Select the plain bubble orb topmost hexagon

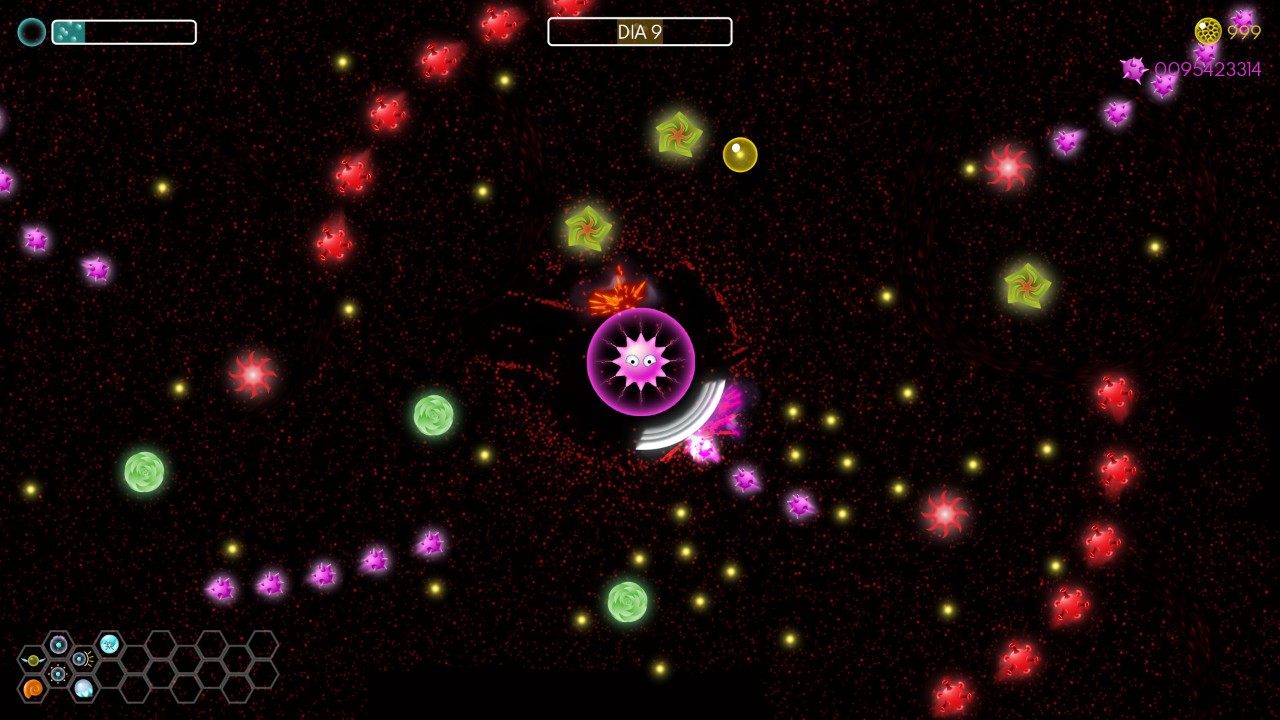[x=58, y=645]
